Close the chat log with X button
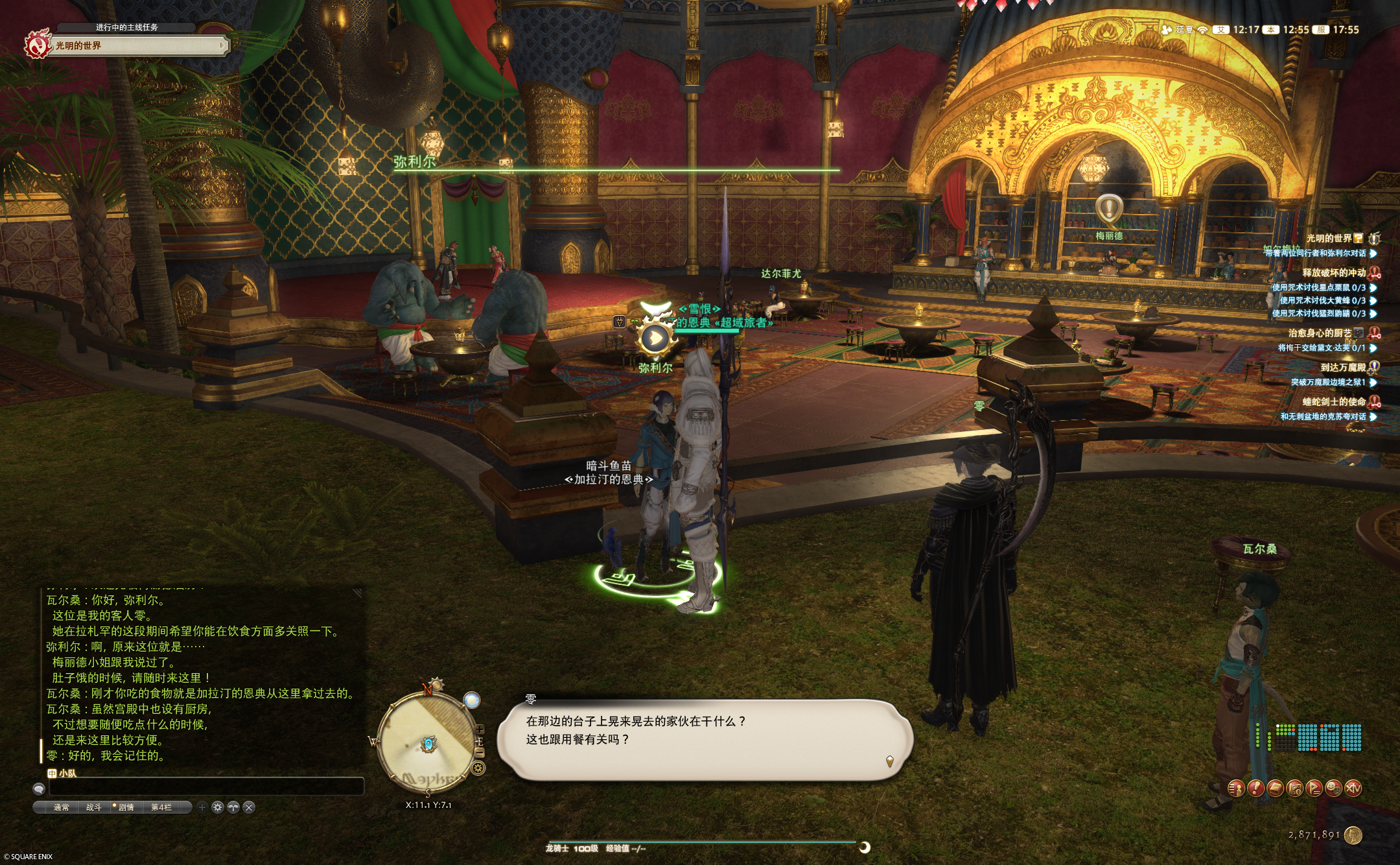Image resolution: width=1400 pixels, height=865 pixels. pyautogui.click(x=249, y=807)
